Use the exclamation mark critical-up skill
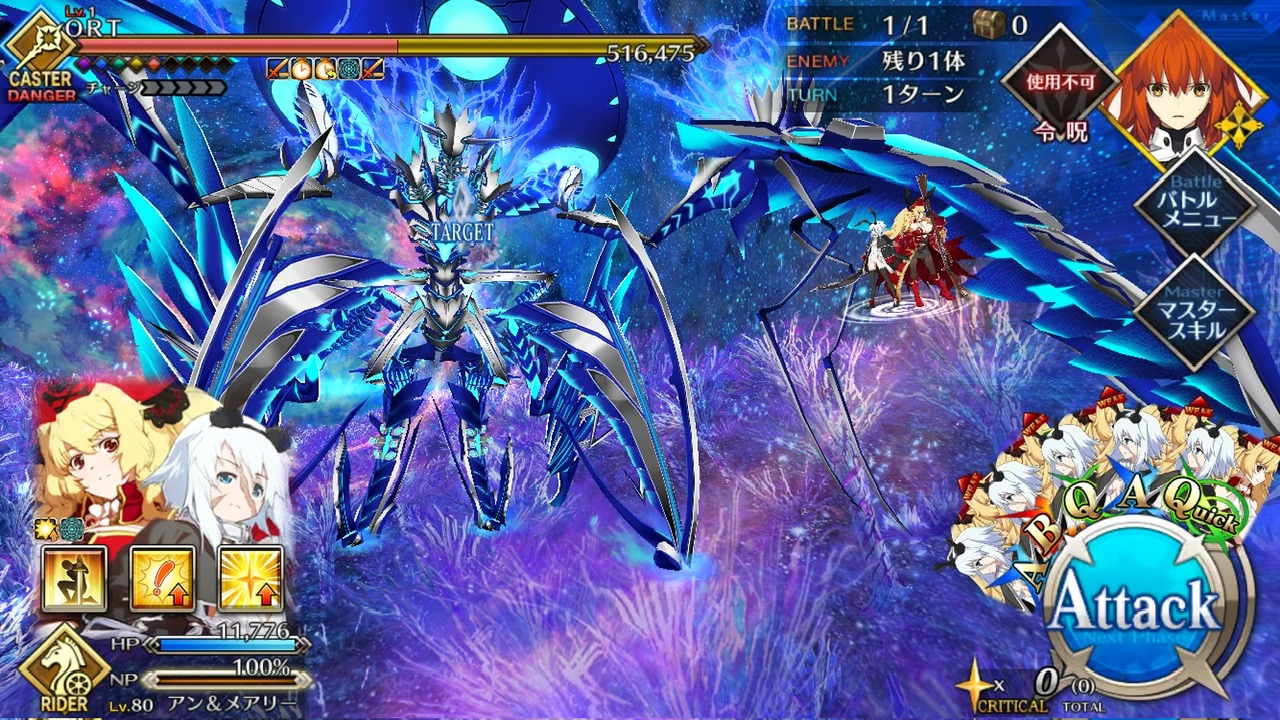 point(161,579)
